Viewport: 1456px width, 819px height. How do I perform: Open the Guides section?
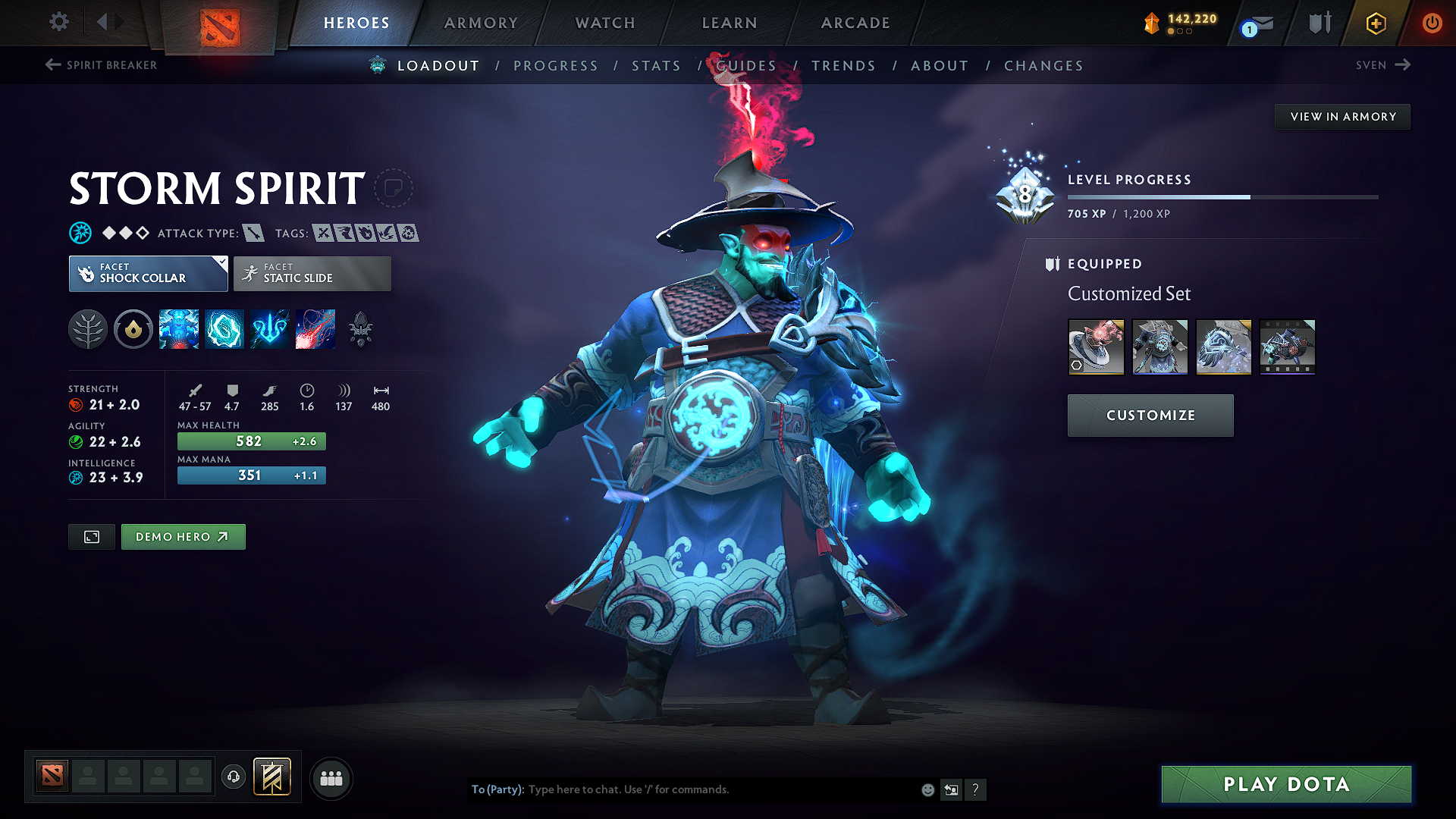[x=747, y=66]
